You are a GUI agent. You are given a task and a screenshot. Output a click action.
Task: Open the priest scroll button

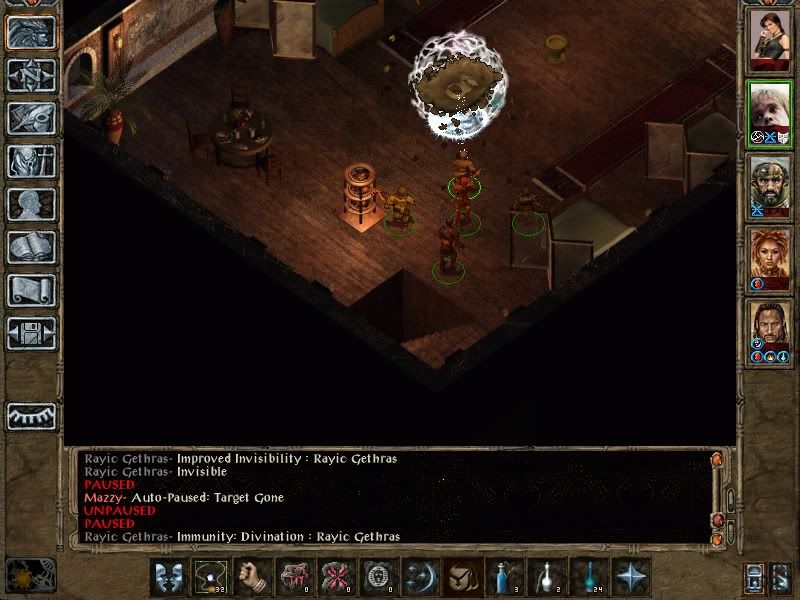(31, 290)
